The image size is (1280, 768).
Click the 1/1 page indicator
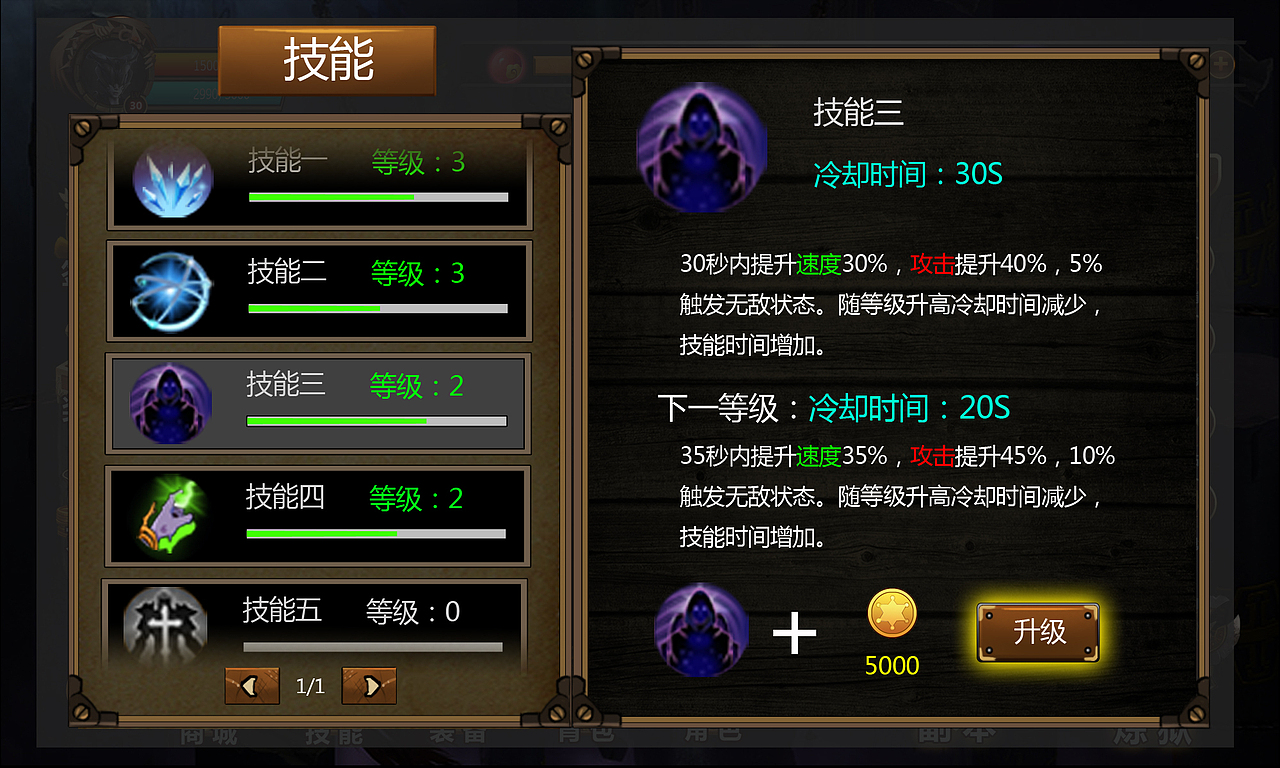pos(310,686)
